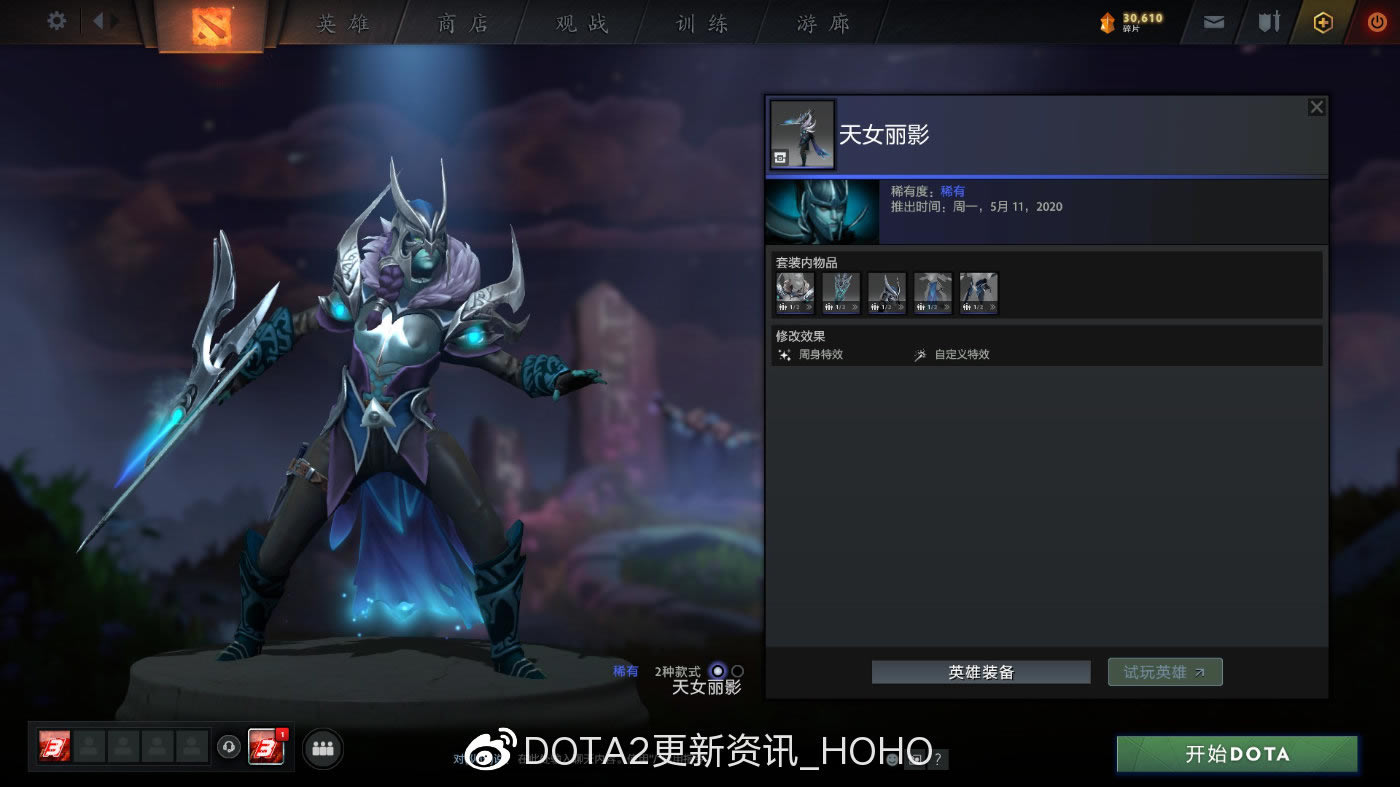
Task: Expand the last set item's double-arrow
Action: (993, 306)
